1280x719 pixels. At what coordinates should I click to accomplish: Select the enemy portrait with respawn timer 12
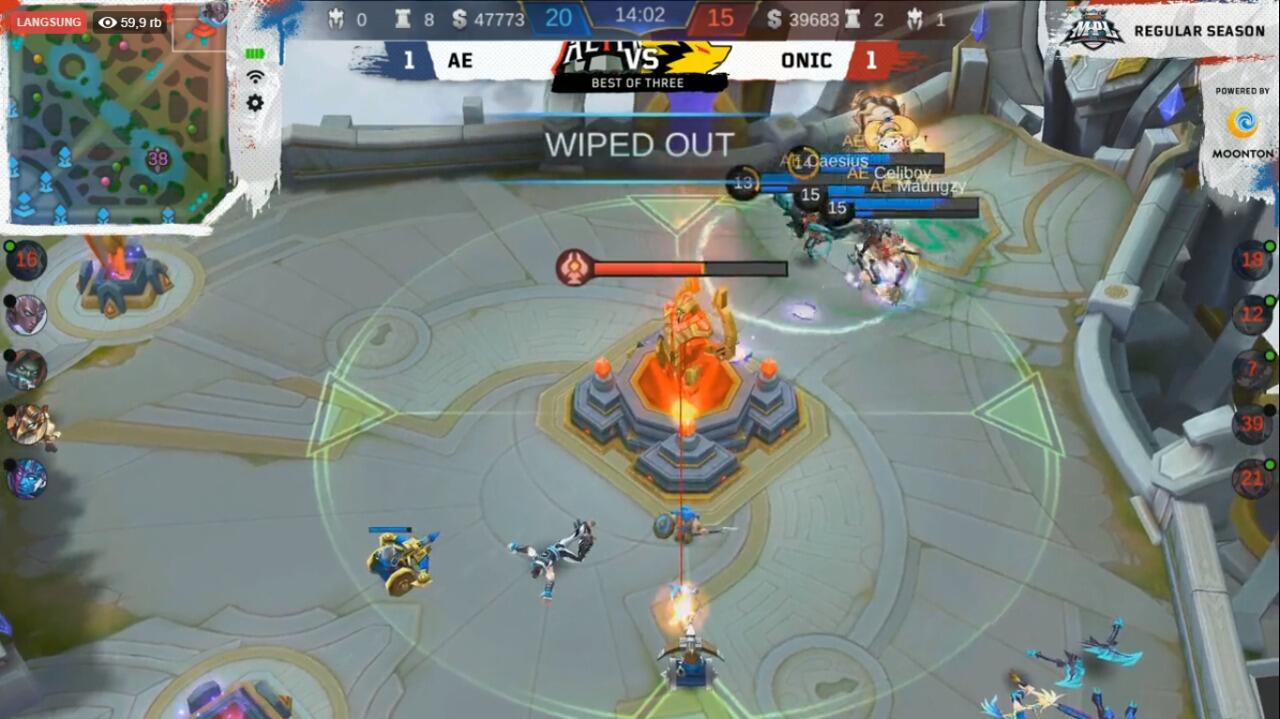1252,315
